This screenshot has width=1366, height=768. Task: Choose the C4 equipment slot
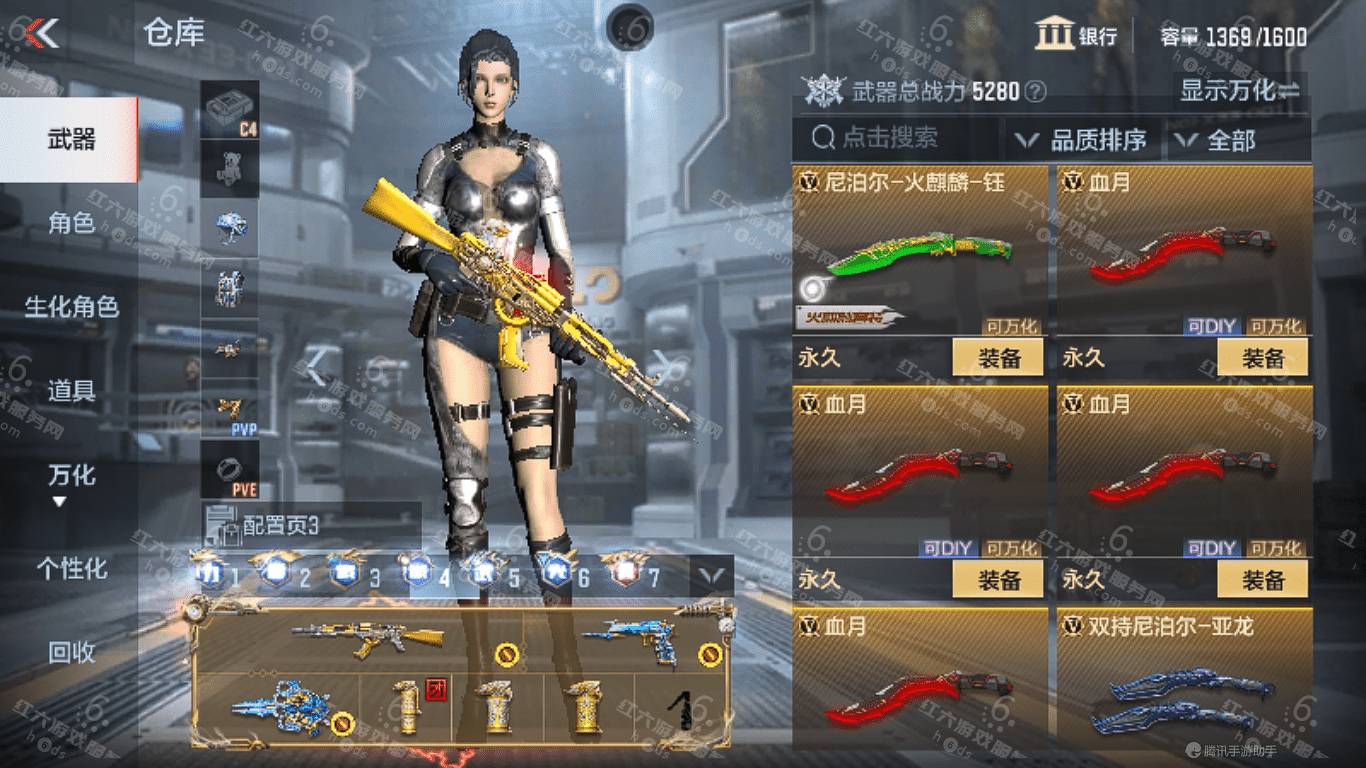(230, 110)
